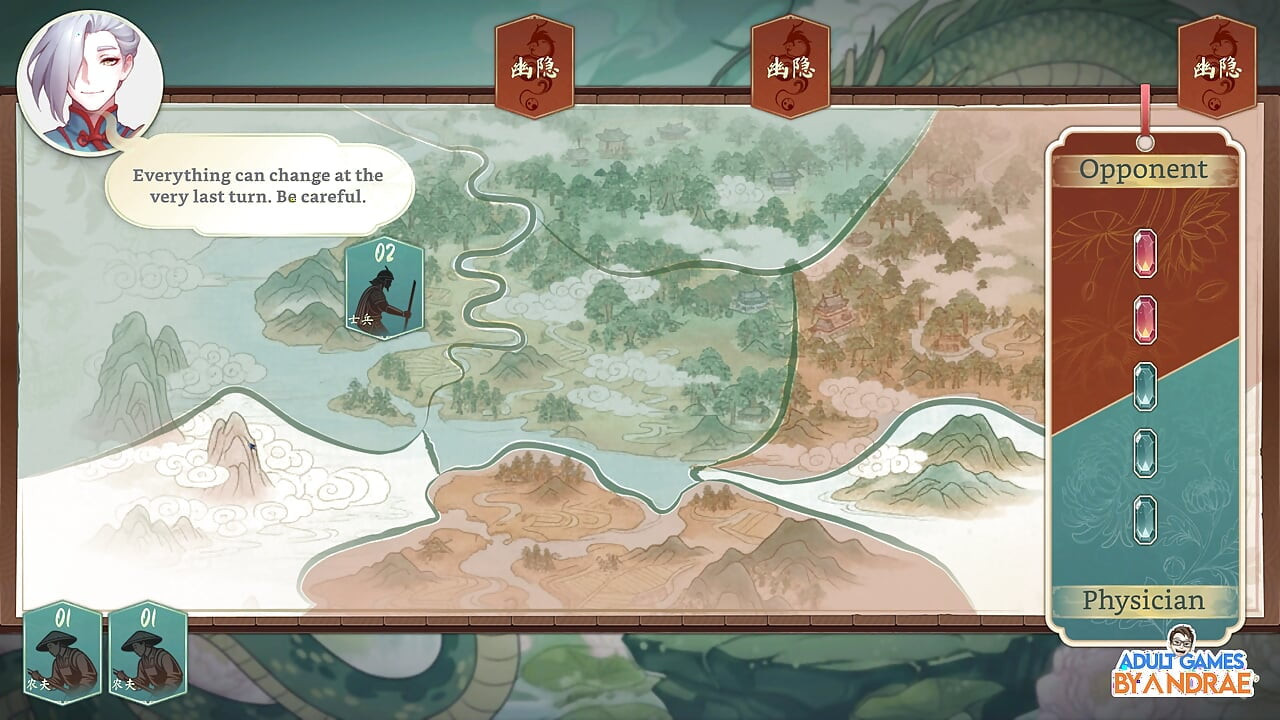Open the Physician score section
Image resolution: width=1280 pixels, height=720 pixels.
tap(1143, 600)
